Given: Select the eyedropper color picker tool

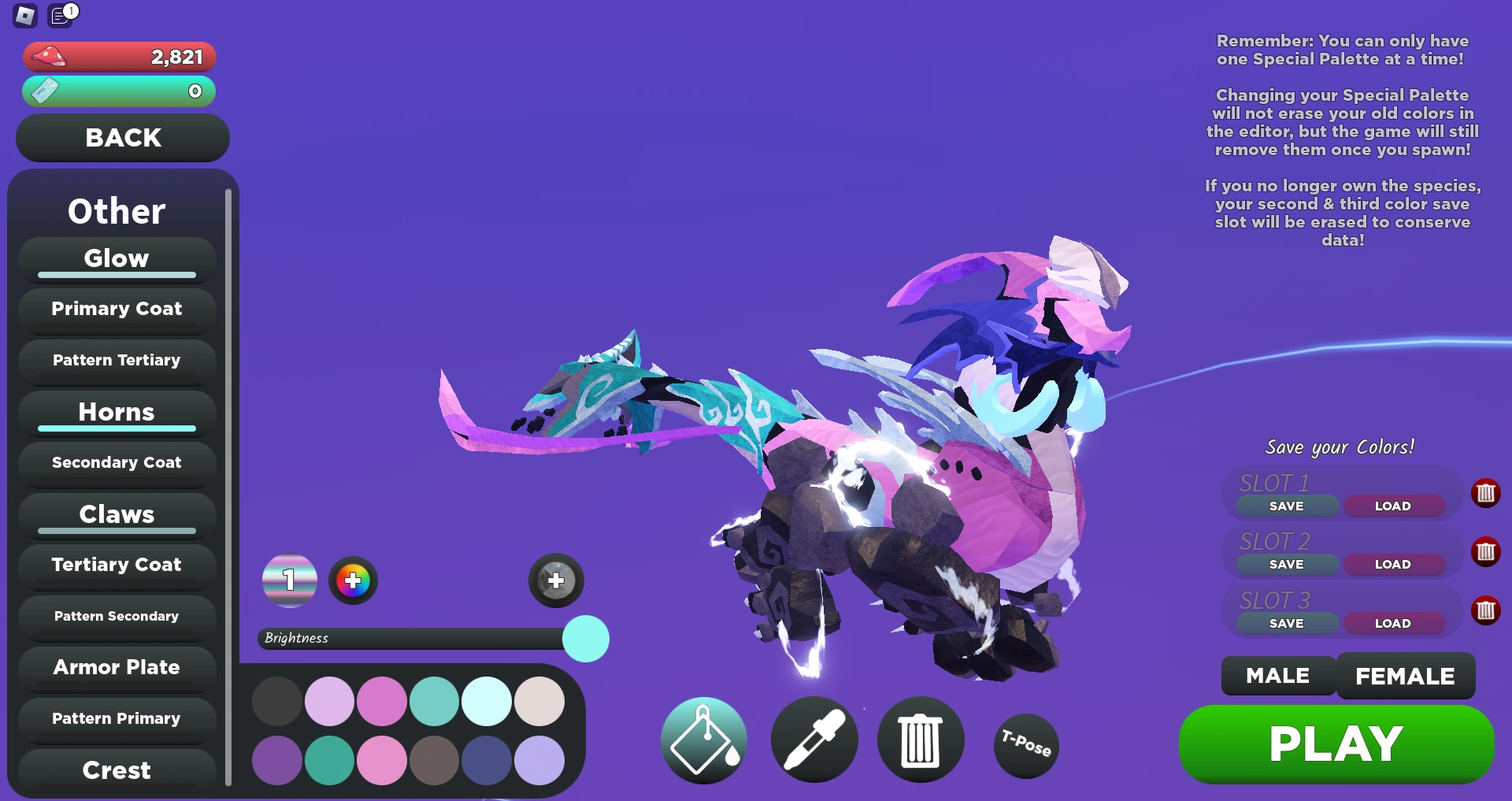Looking at the screenshot, I should (x=814, y=740).
